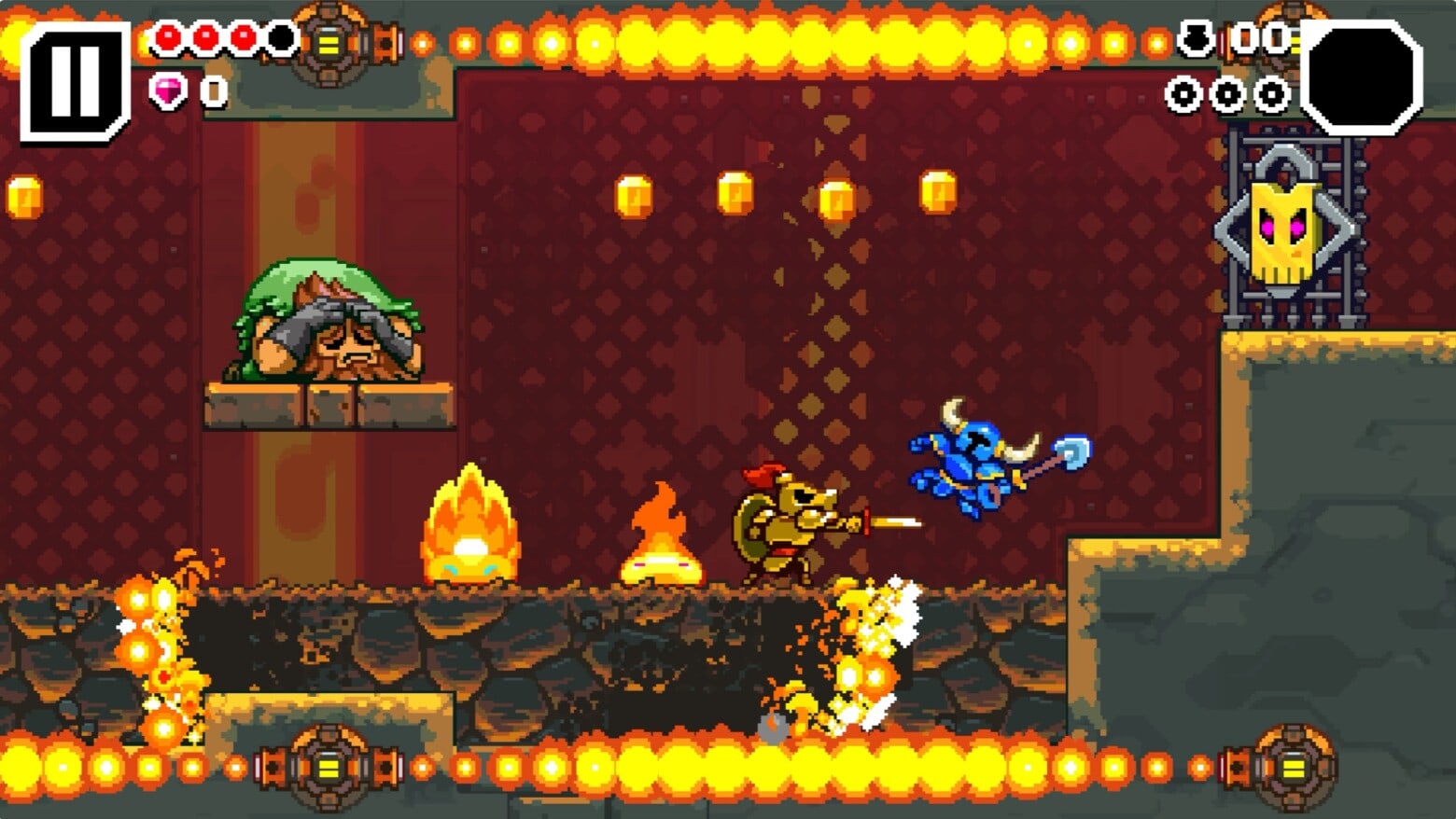Tap the rightmost gear charge icon

click(x=1269, y=93)
